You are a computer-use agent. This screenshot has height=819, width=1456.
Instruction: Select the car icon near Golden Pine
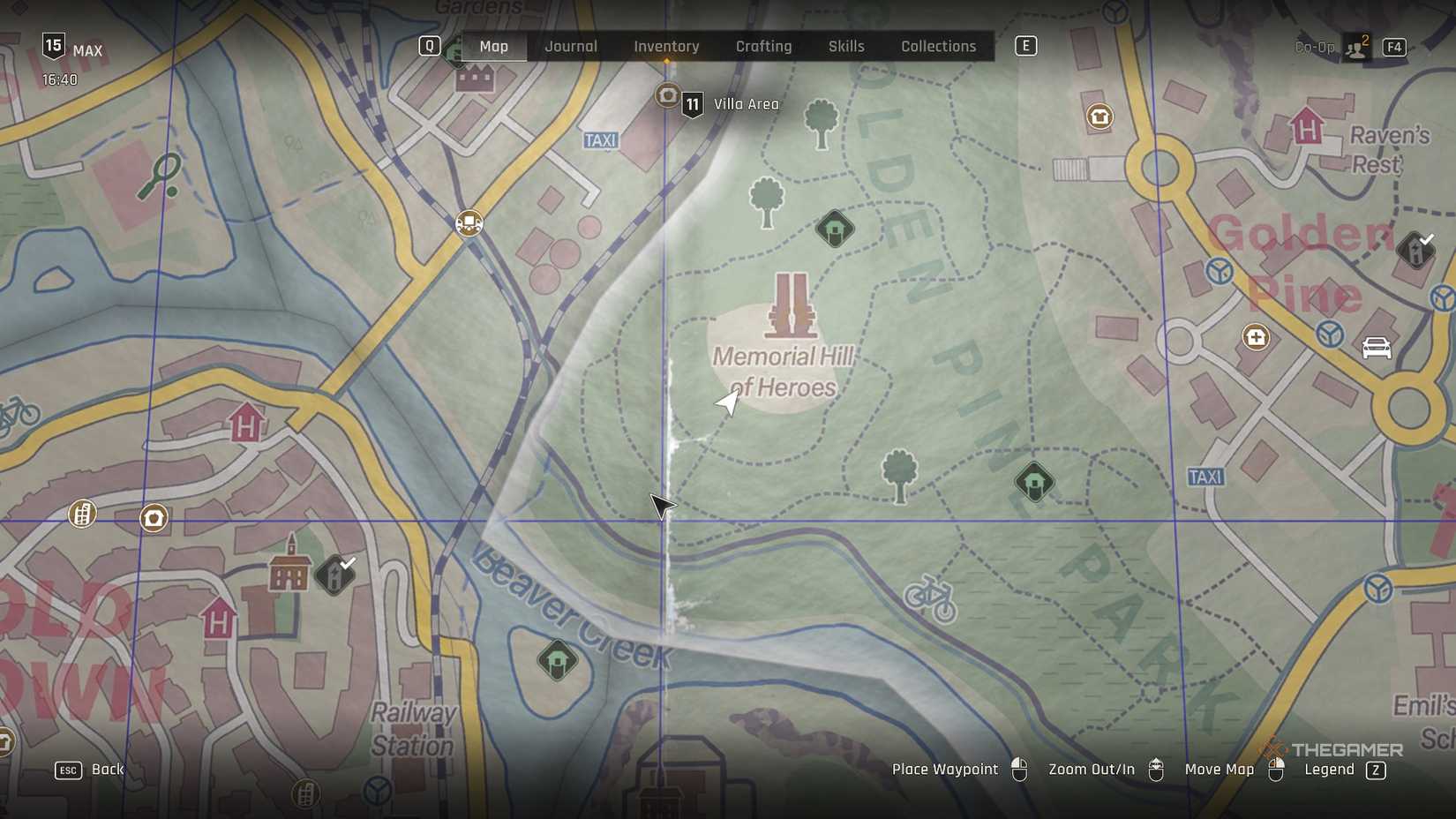[x=1376, y=348]
